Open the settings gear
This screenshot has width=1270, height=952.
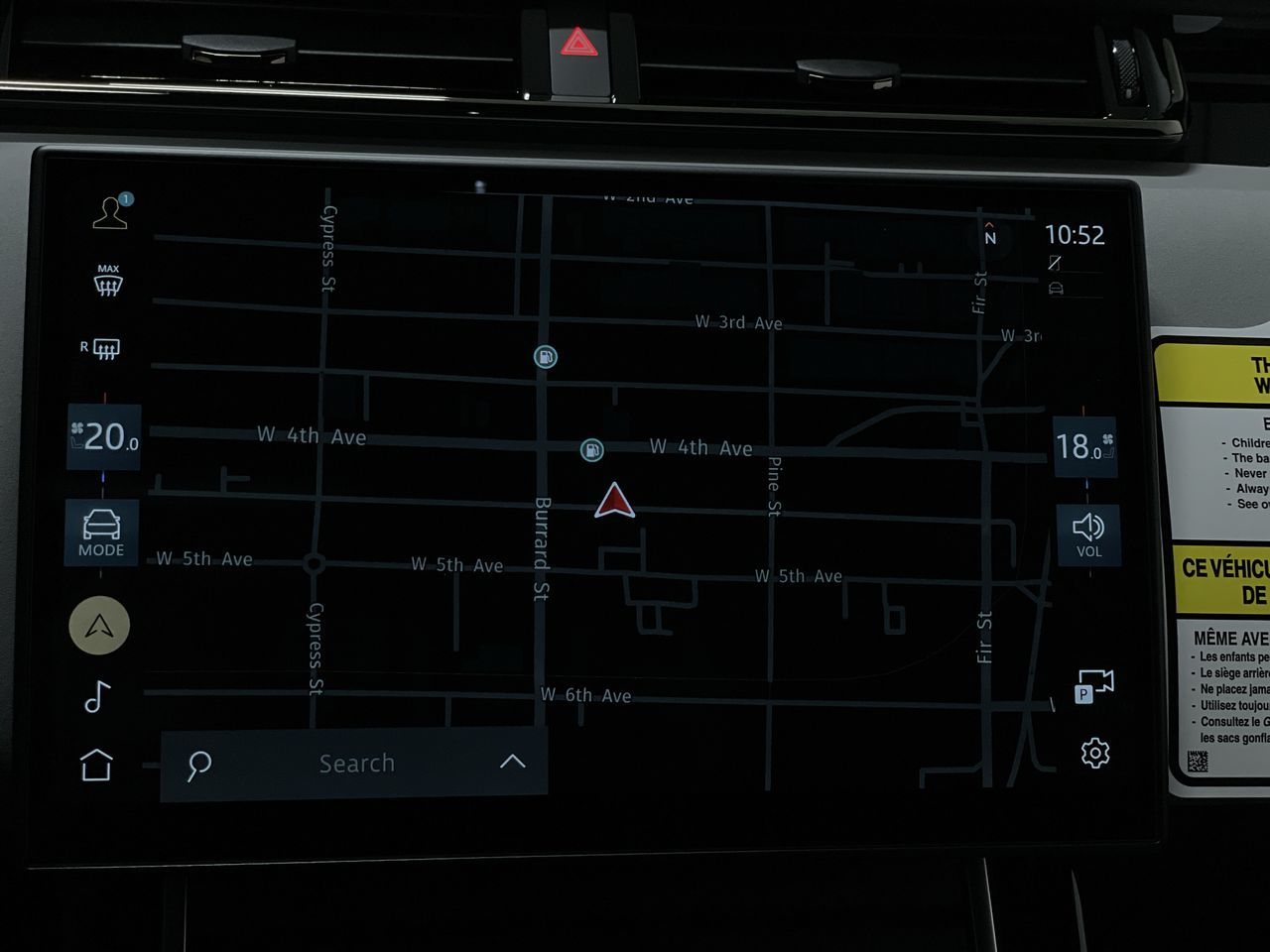[1095, 753]
